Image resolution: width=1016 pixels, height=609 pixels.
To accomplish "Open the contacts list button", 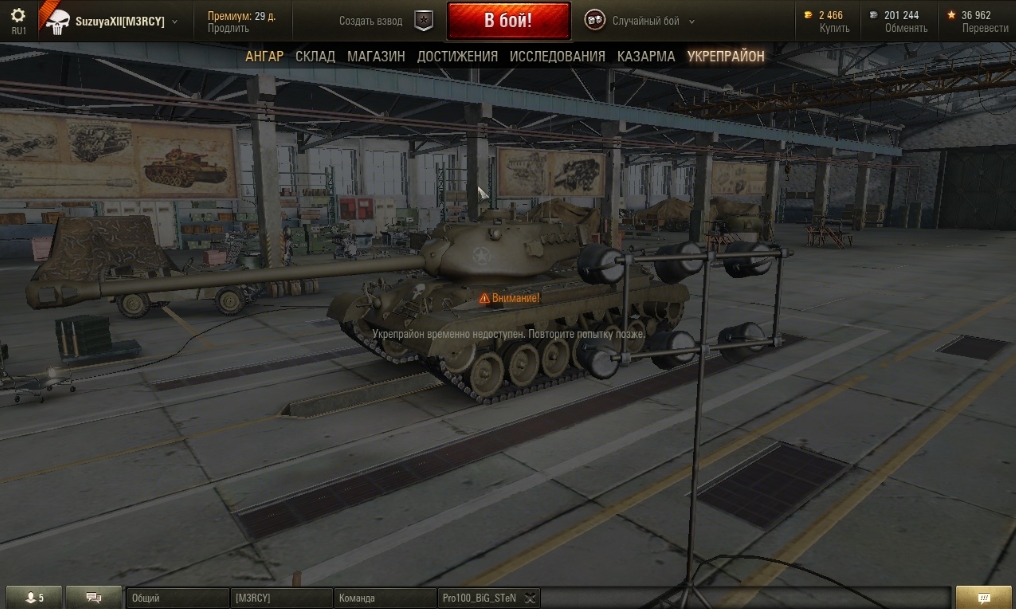I will 34,598.
